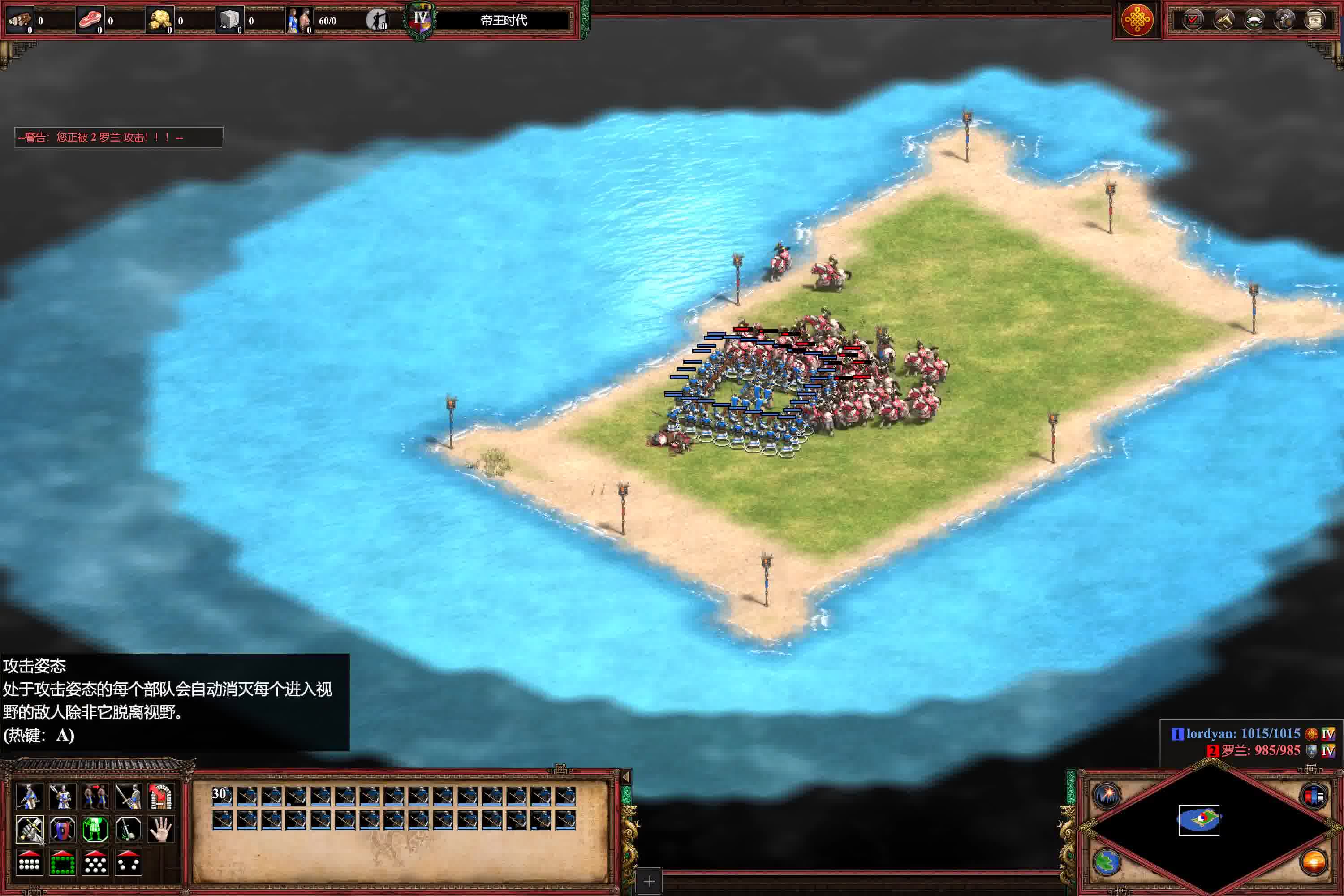
Task: Click the garrison arrow-into-gate command
Action: click(161, 796)
